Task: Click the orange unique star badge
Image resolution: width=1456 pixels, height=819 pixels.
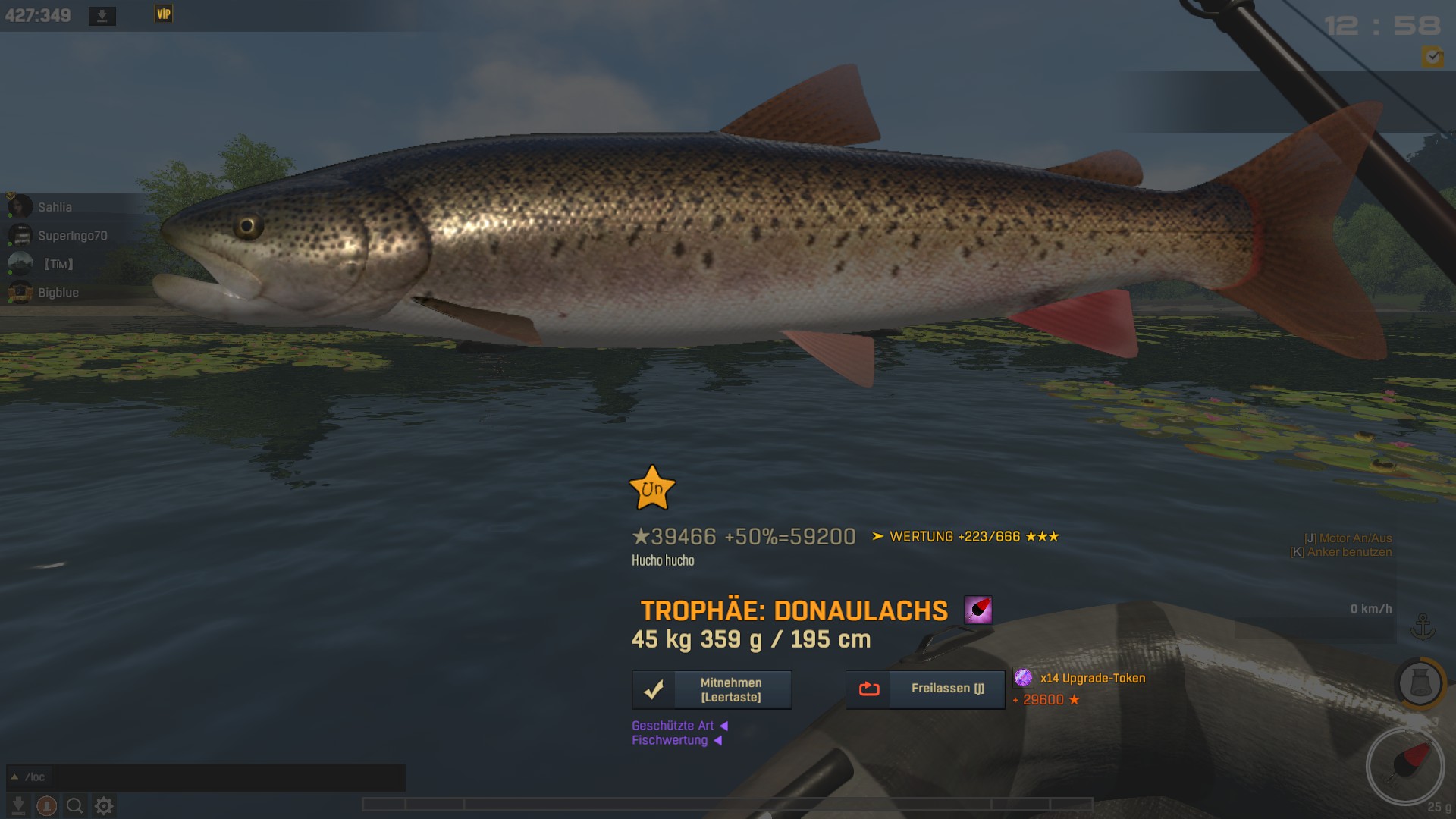Action: 651,488
